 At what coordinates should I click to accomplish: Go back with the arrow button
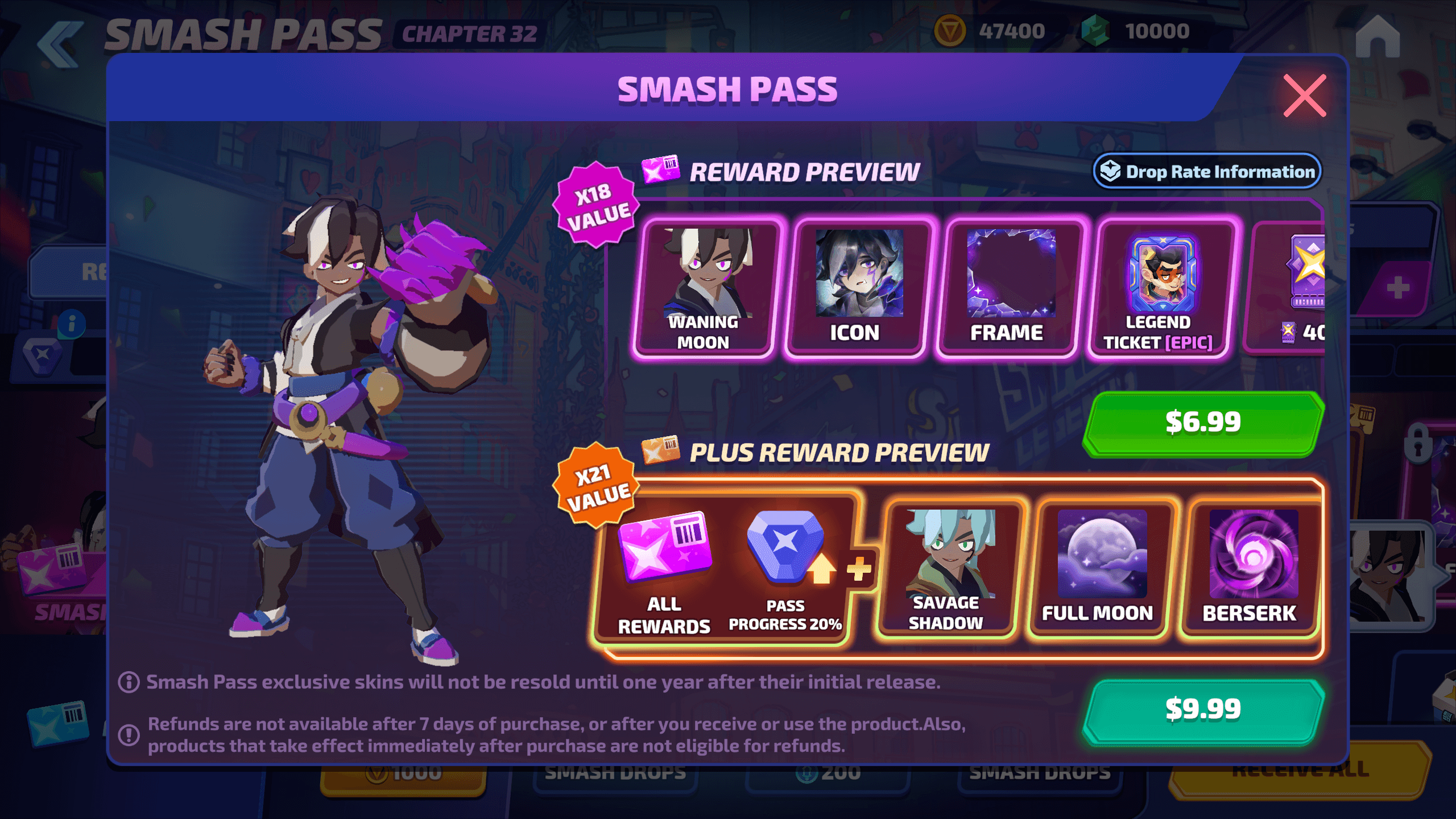[x=61, y=44]
